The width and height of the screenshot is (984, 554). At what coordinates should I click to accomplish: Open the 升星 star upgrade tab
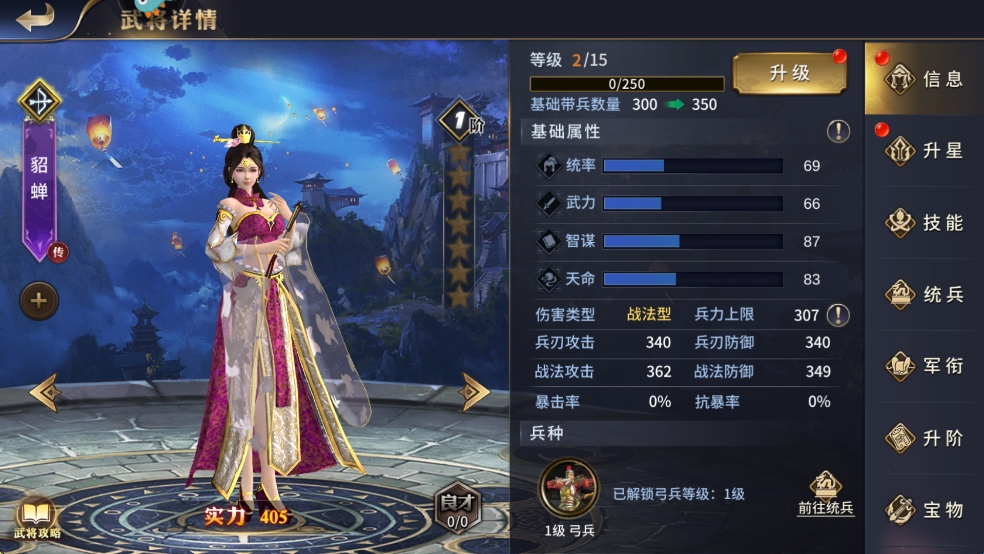[923, 151]
